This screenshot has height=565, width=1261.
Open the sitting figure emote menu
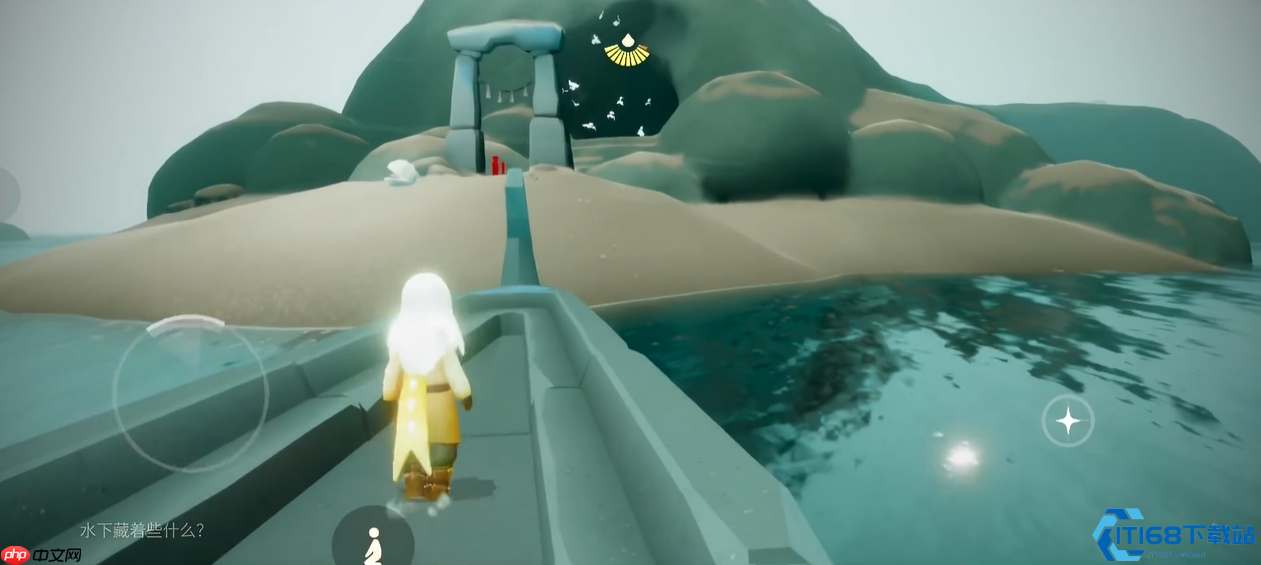(373, 544)
